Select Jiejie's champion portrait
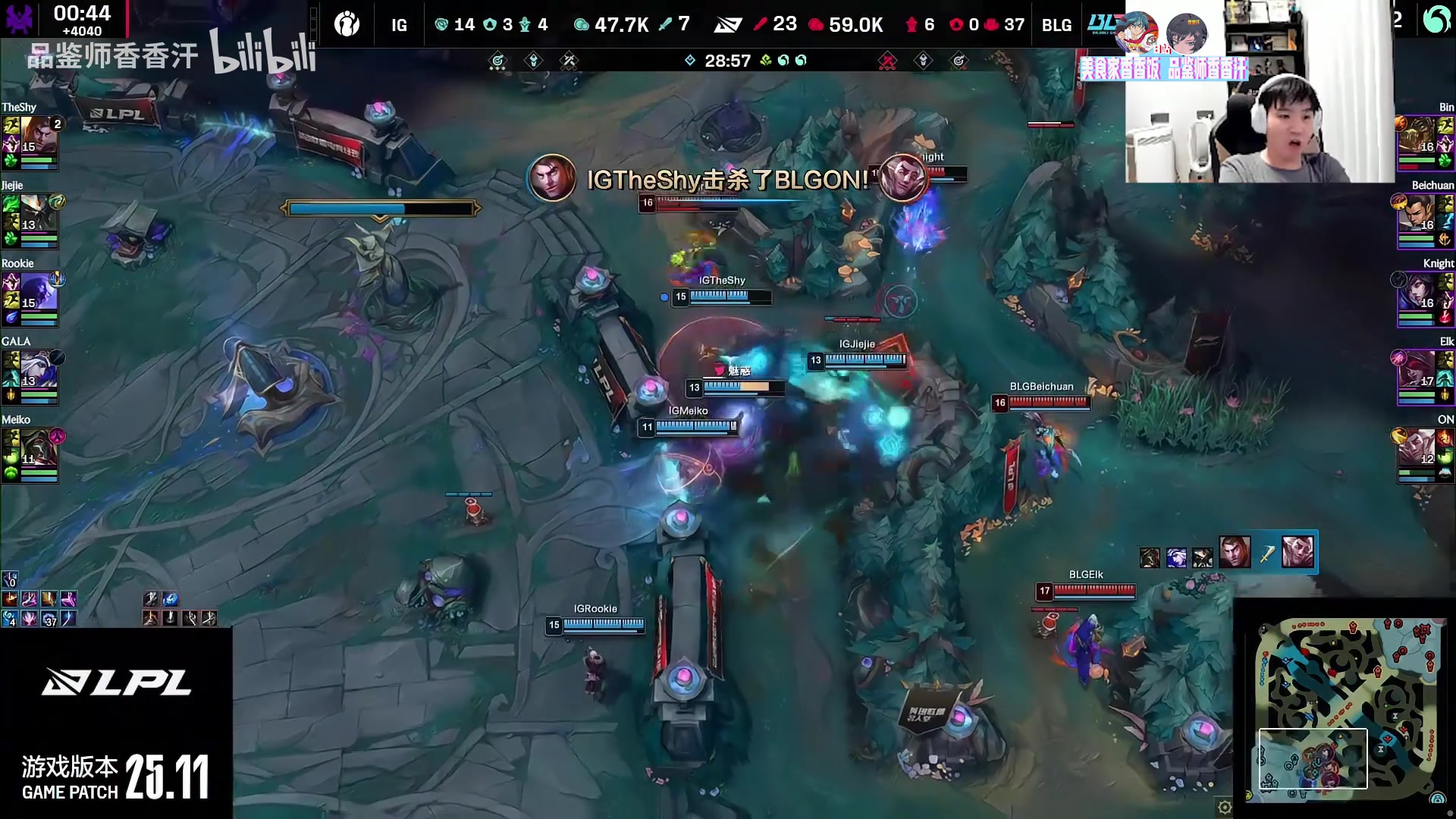 point(38,215)
